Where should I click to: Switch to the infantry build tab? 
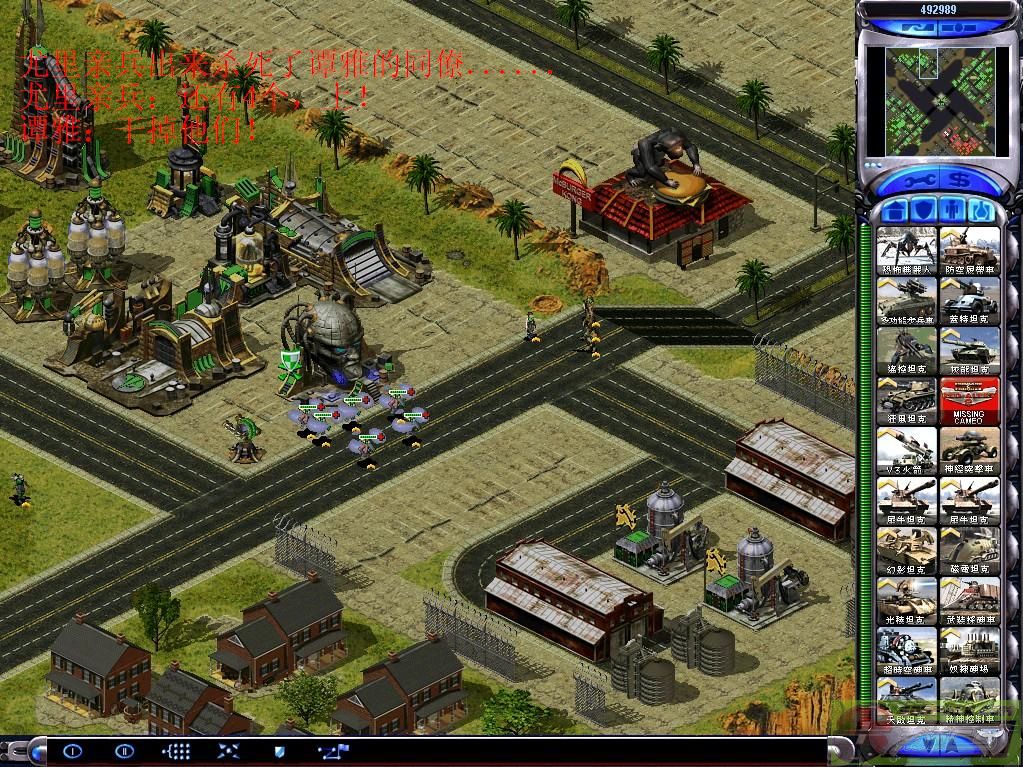[954, 211]
